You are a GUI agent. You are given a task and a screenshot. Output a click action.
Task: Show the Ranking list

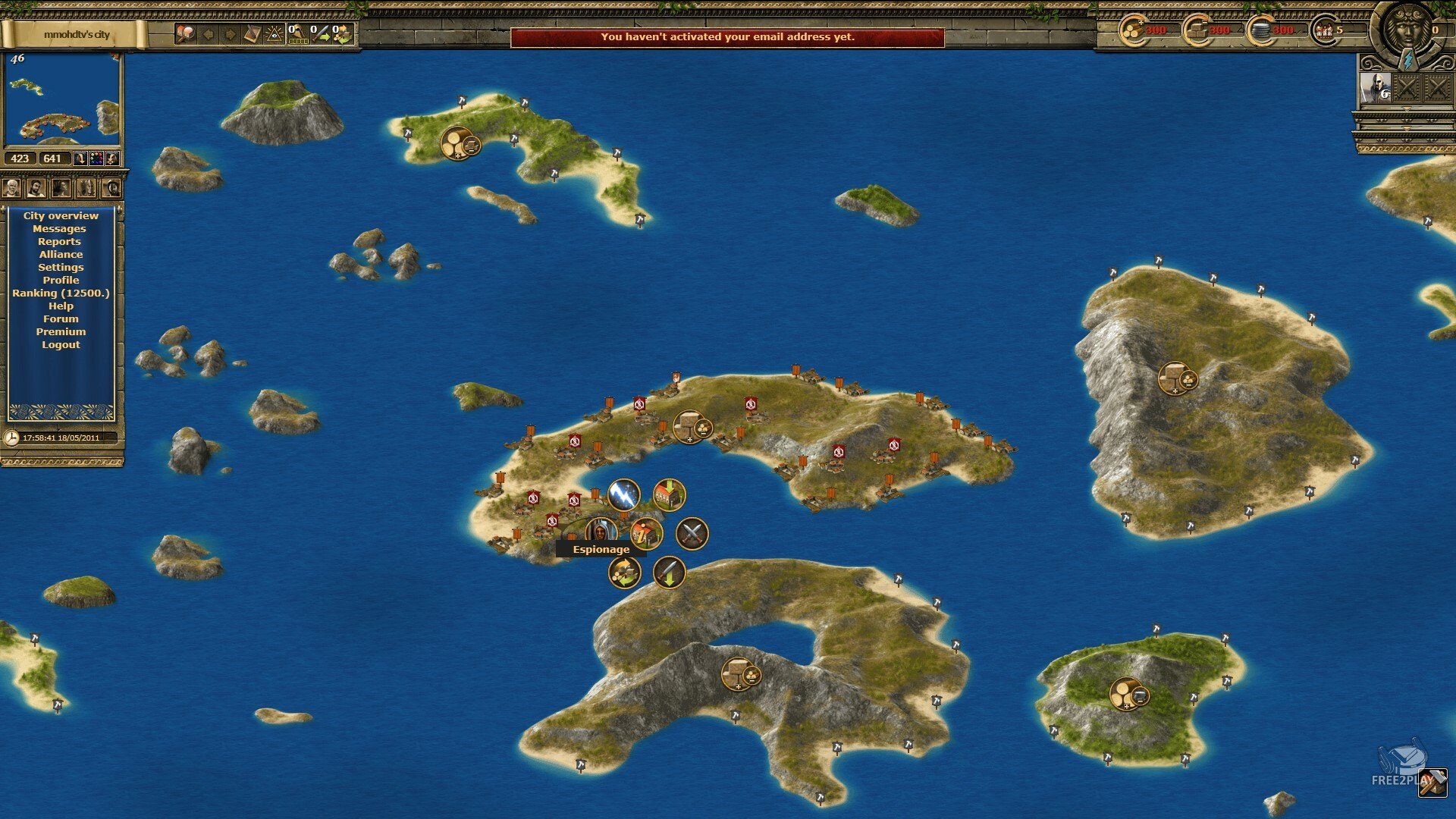61,293
